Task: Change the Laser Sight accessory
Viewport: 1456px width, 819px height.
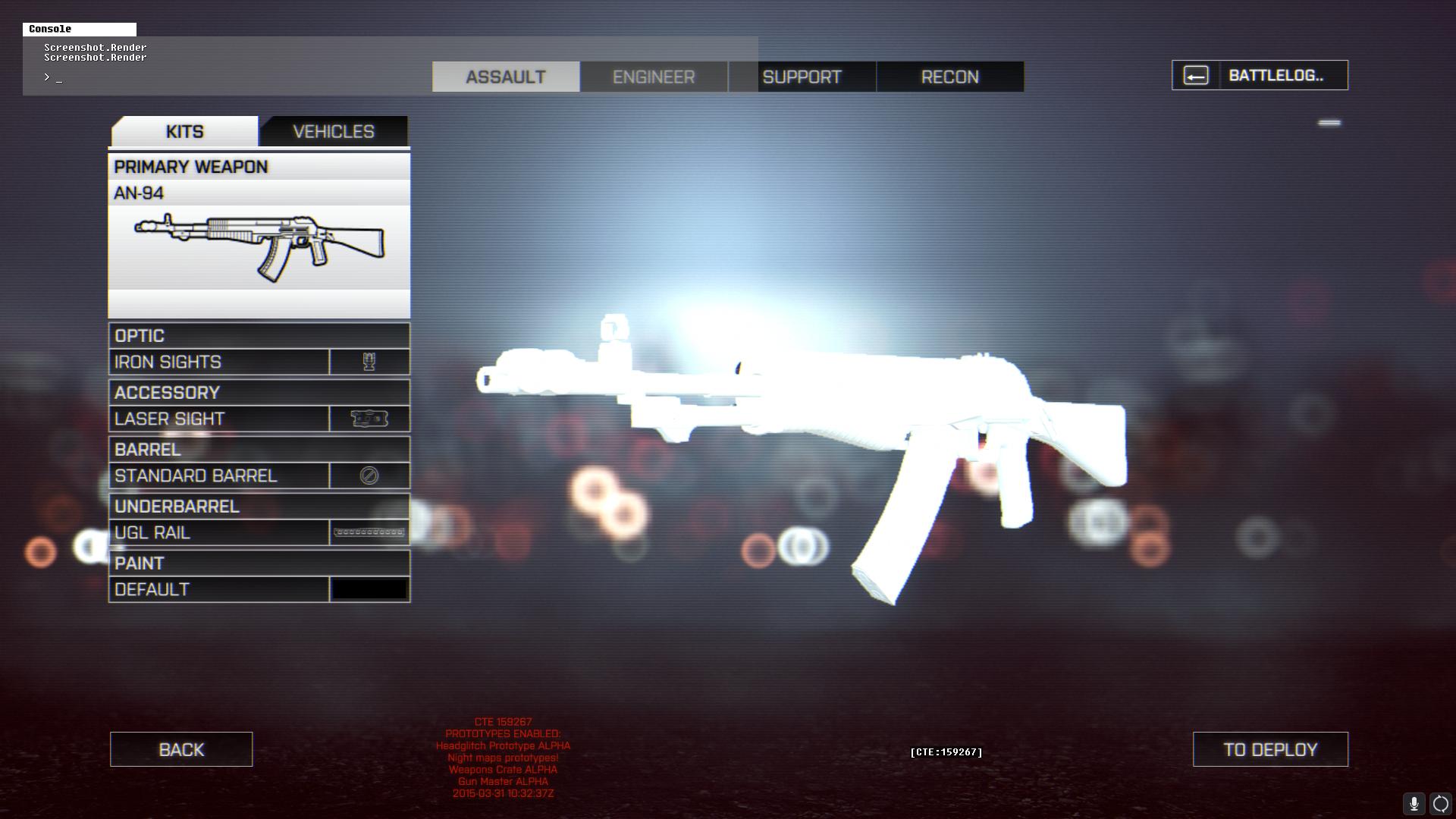Action: point(259,419)
